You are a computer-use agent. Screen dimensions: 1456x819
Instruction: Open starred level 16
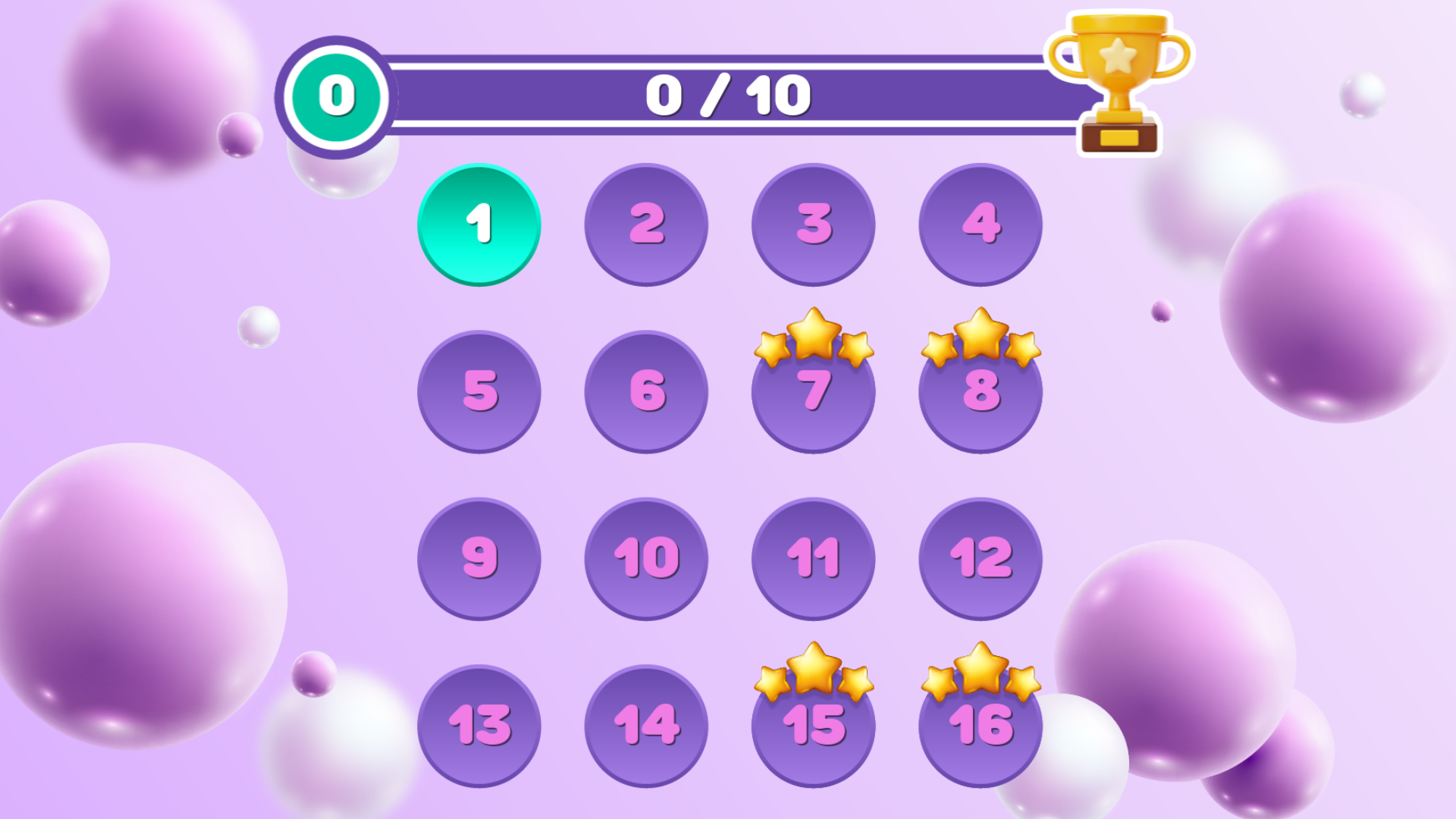(980, 730)
